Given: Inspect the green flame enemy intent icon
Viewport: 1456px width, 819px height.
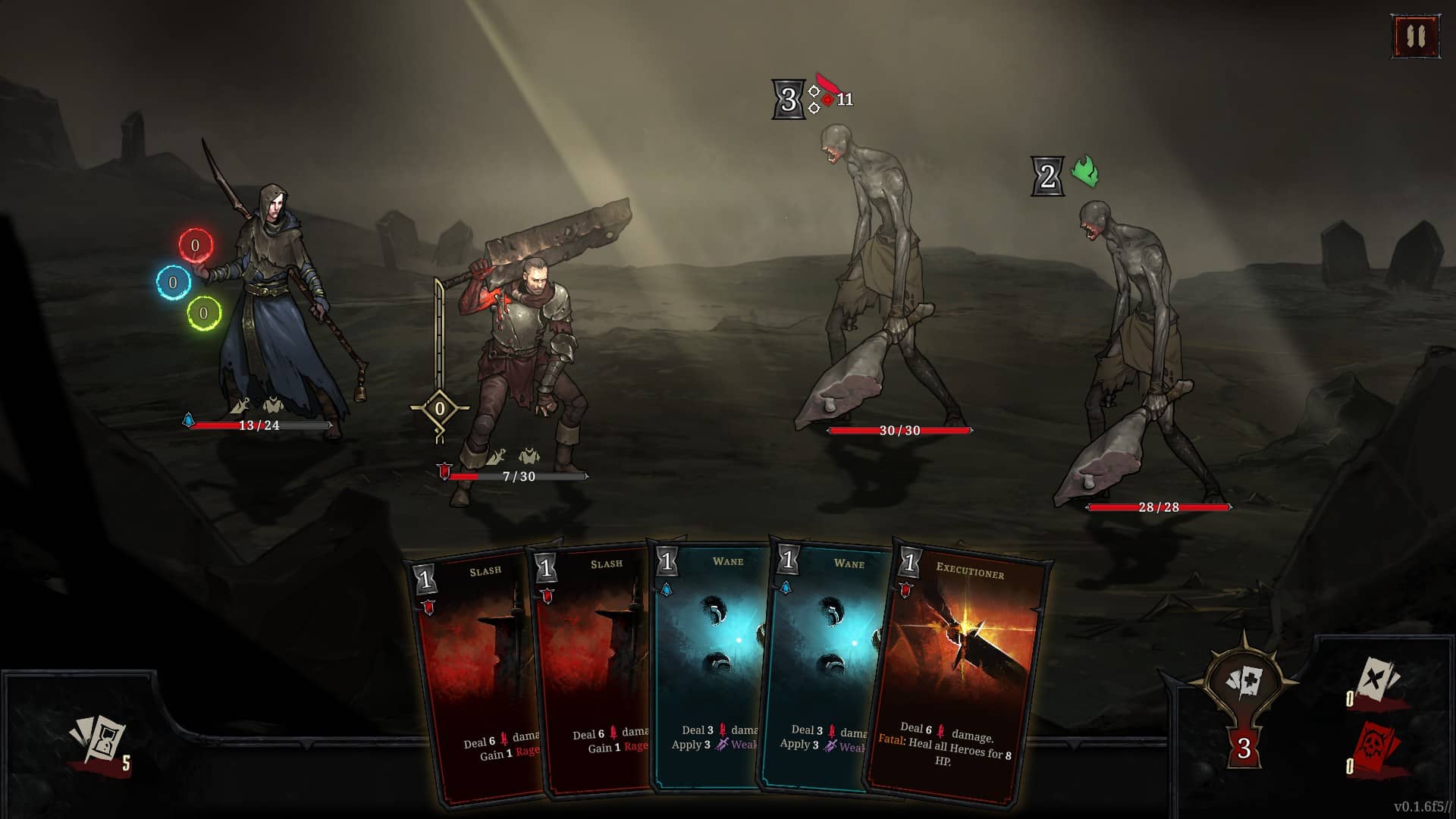Looking at the screenshot, I should click(x=1085, y=173).
